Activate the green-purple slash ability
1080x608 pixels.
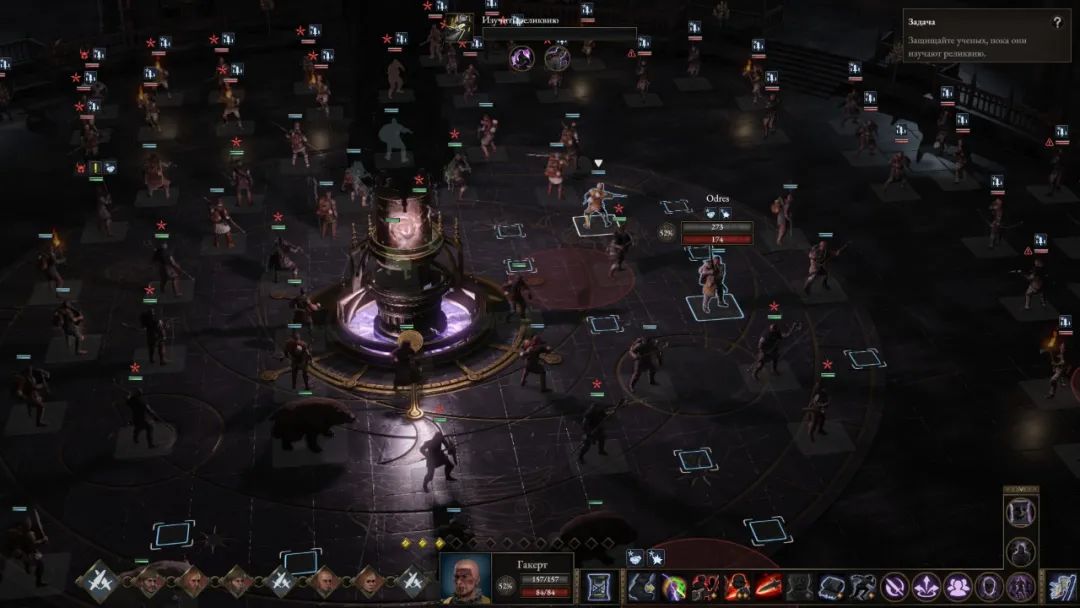click(x=675, y=586)
